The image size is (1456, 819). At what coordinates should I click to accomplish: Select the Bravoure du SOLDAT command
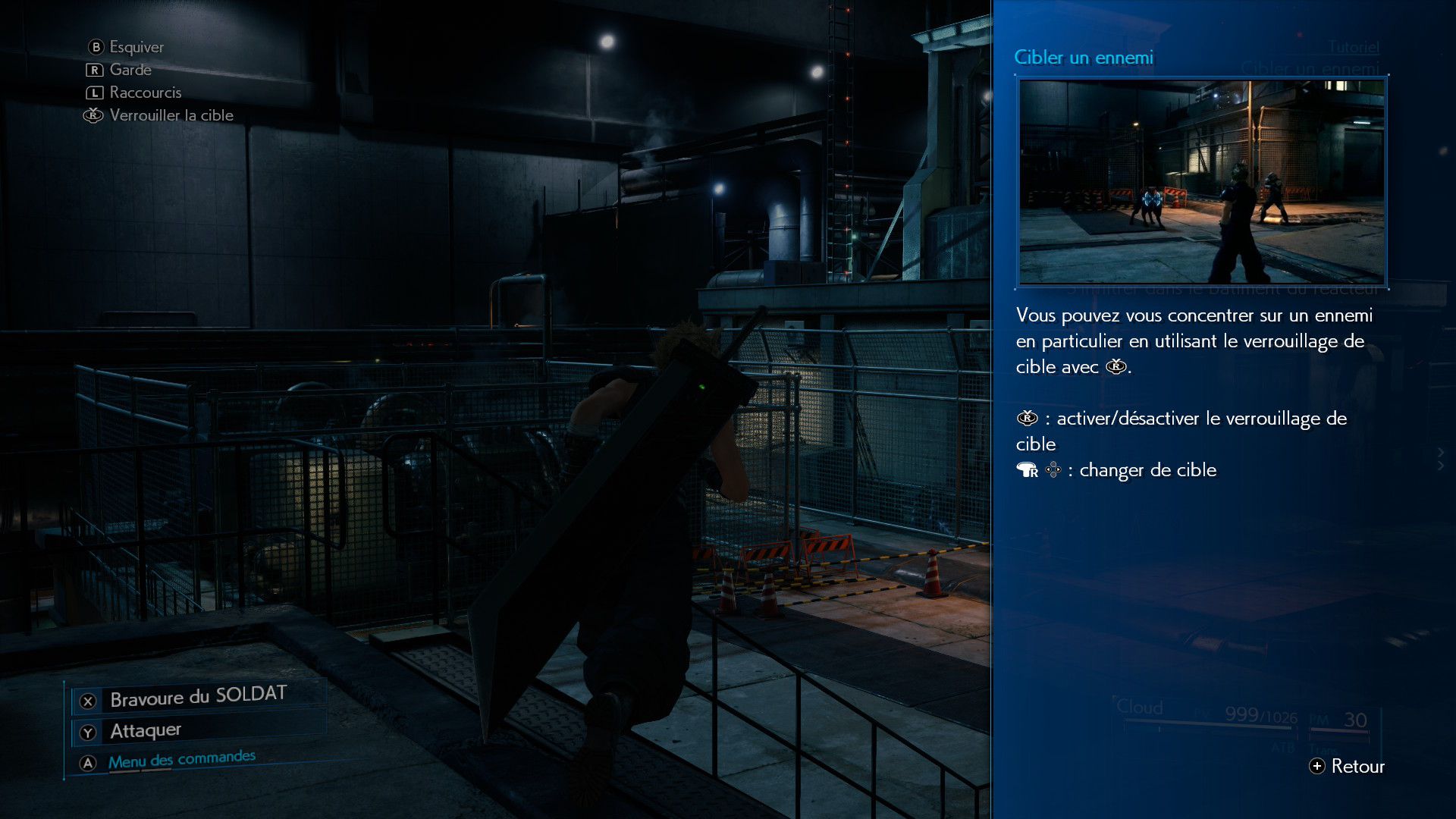[x=197, y=698]
